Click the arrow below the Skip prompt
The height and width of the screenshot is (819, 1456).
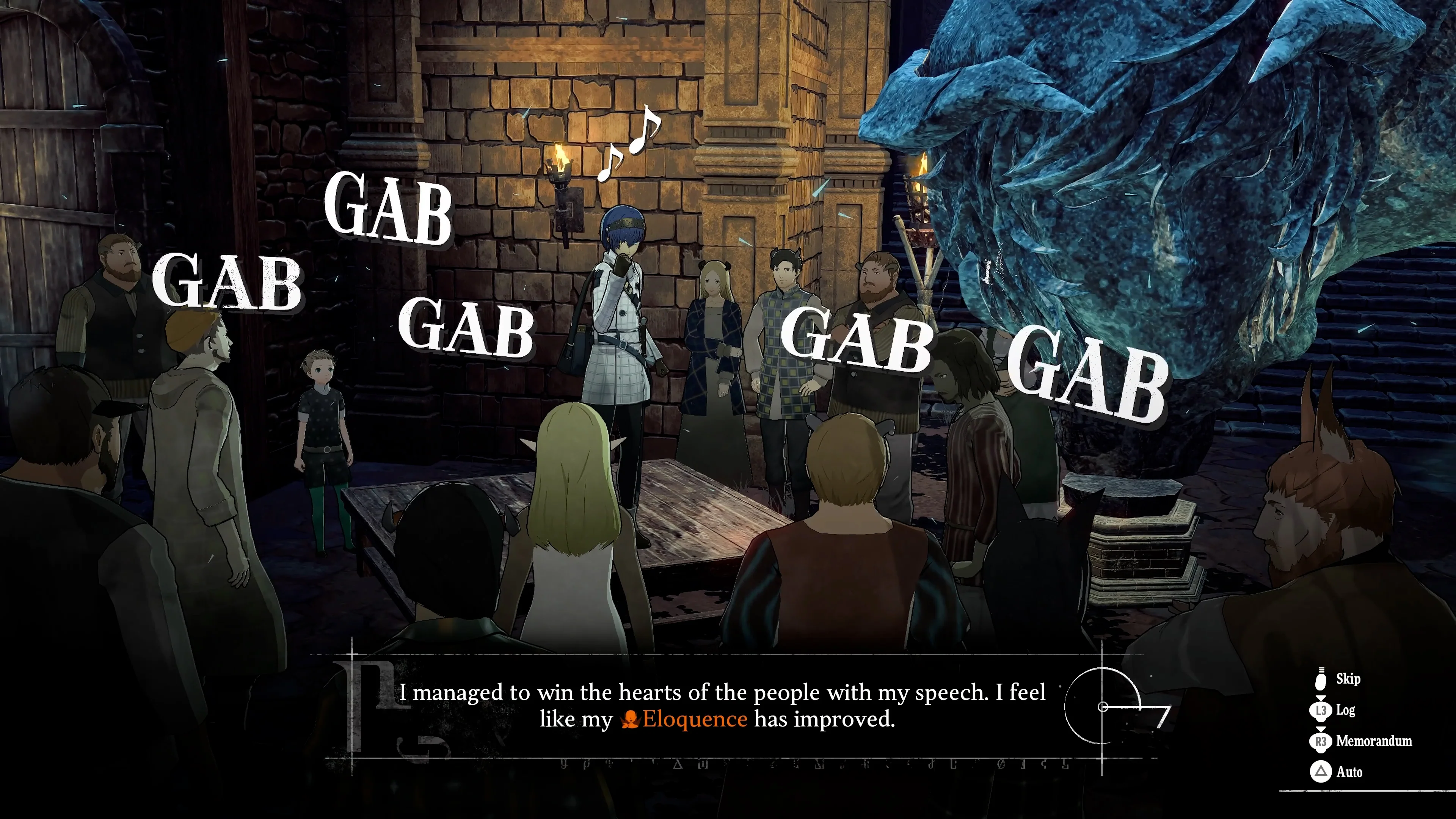point(1321,698)
